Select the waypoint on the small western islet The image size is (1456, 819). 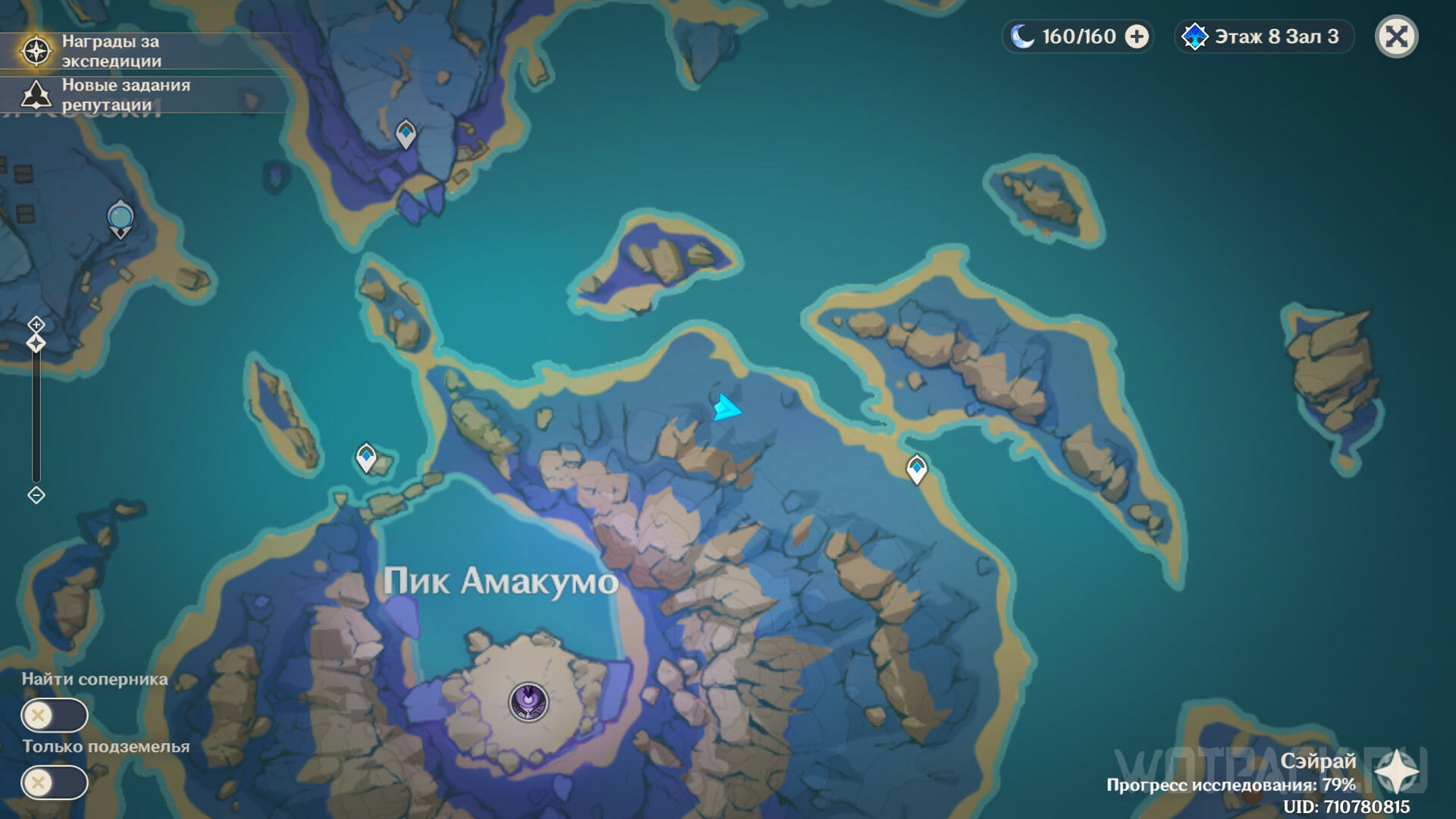click(x=366, y=457)
